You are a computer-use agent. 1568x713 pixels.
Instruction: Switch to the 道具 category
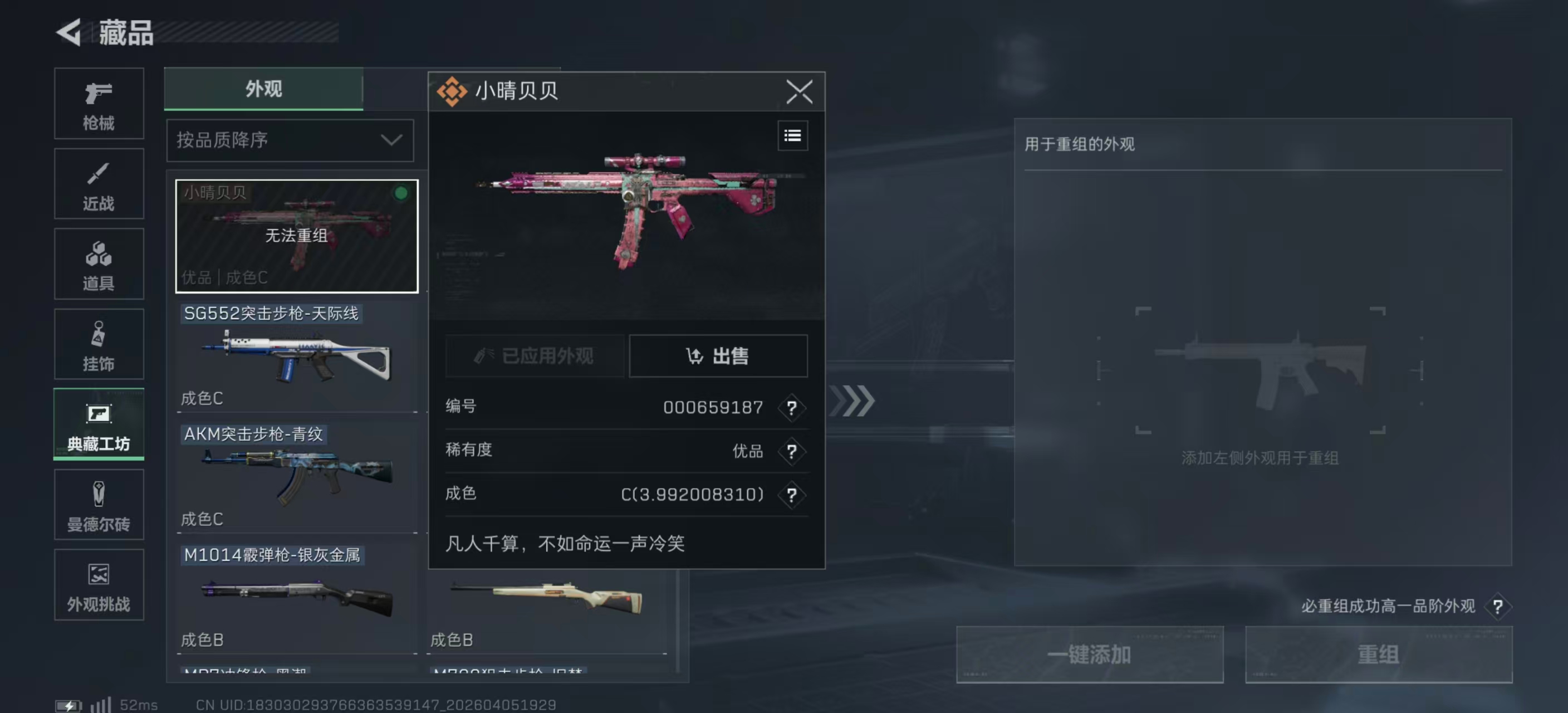click(98, 264)
